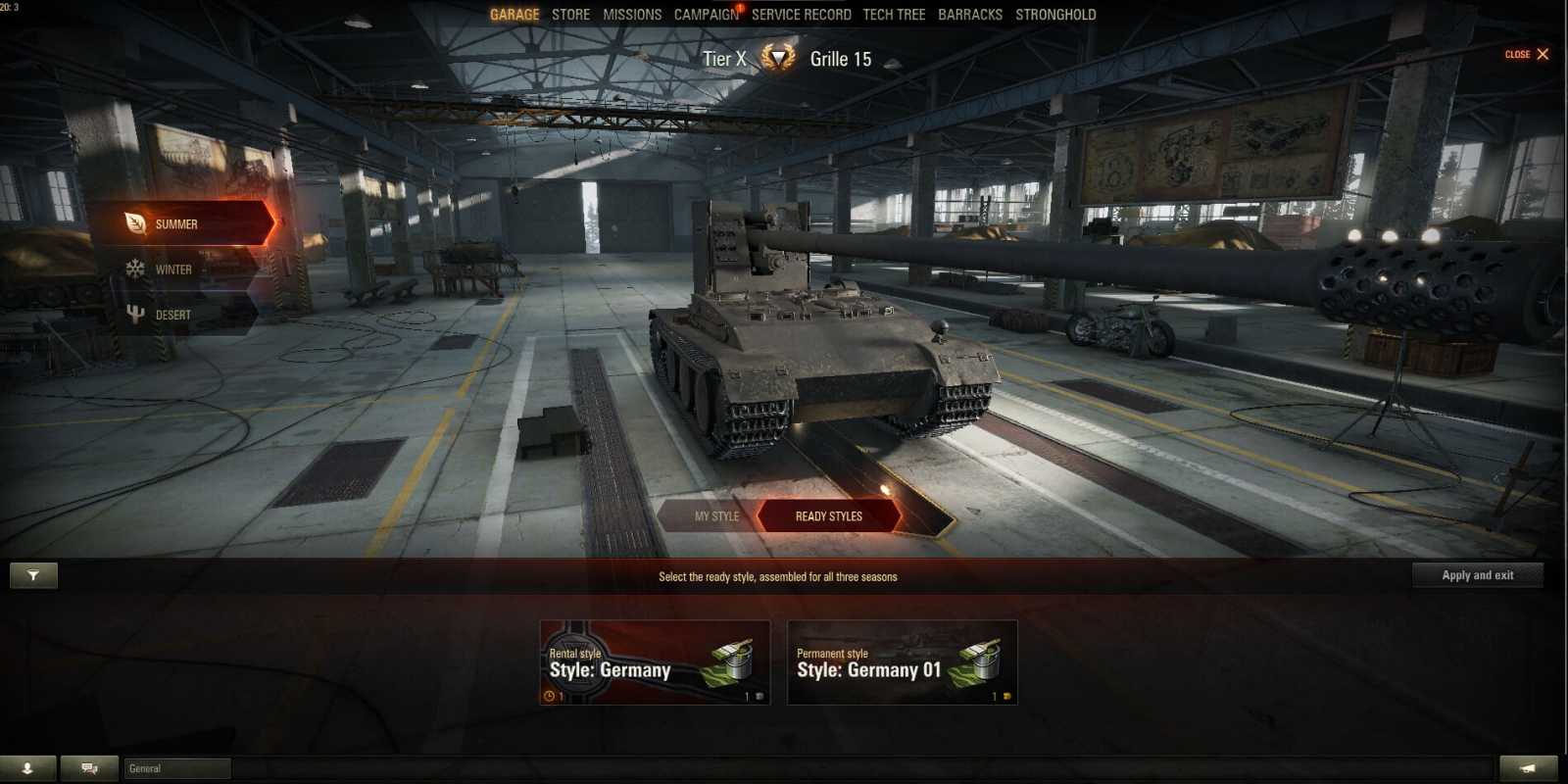This screenshot has height=784, width=1568.
Task: Switch camouflage to Desert season
Action: pyautogui.click(x=176, y=314)
